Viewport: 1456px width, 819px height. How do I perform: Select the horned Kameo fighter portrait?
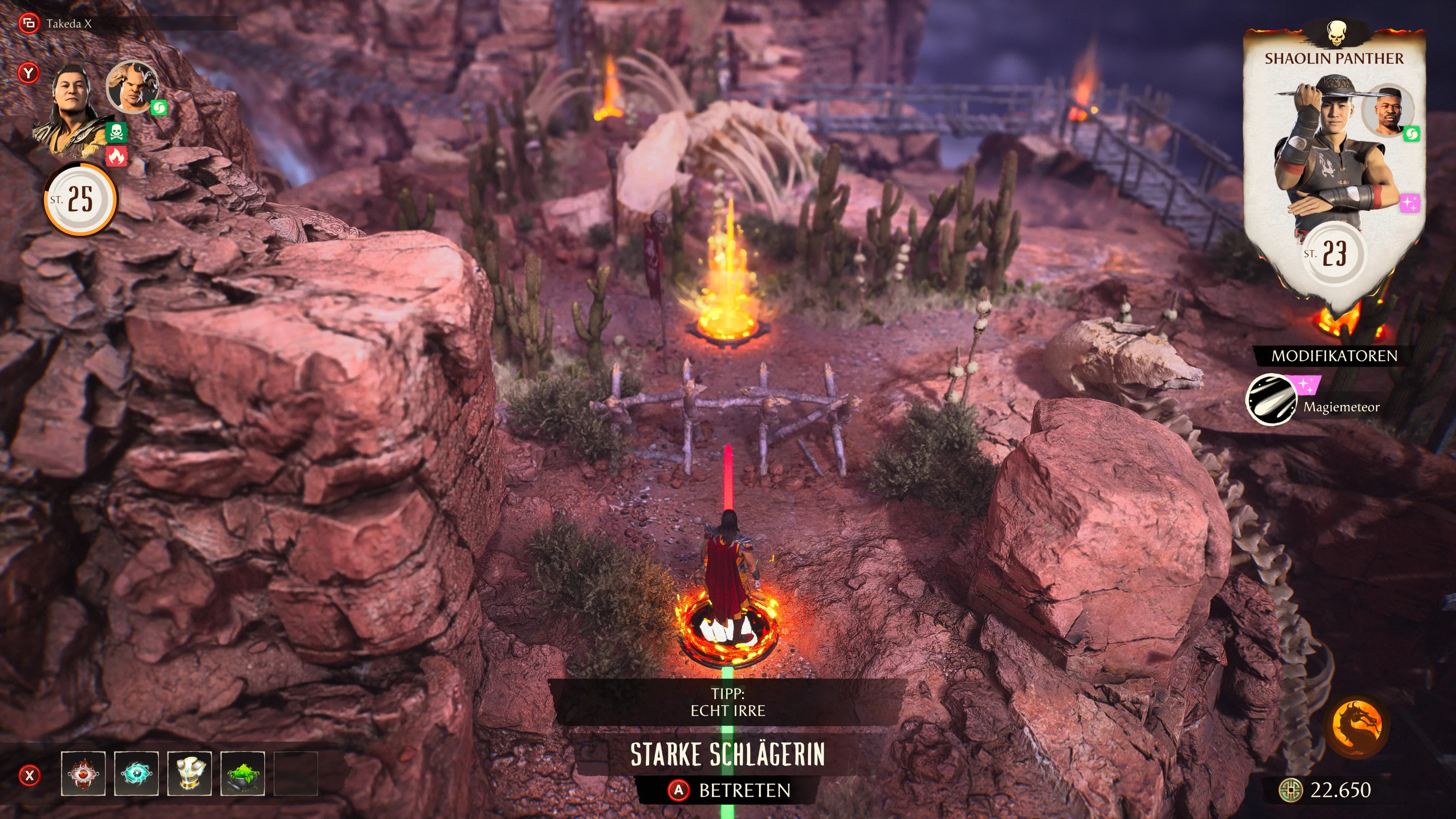pos(132,86)
